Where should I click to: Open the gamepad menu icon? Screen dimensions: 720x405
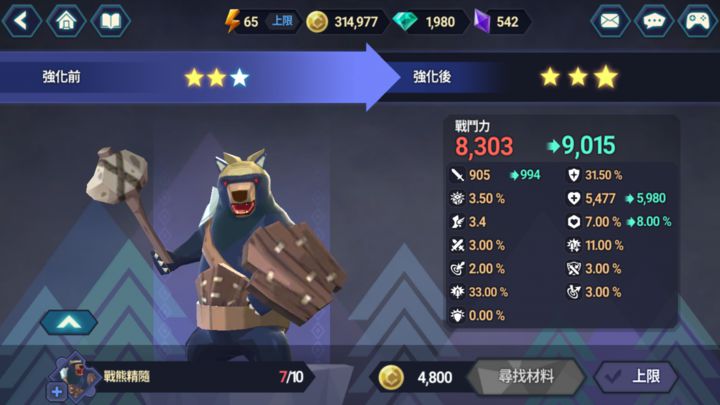pyautogui.click(x=698, y=20)
